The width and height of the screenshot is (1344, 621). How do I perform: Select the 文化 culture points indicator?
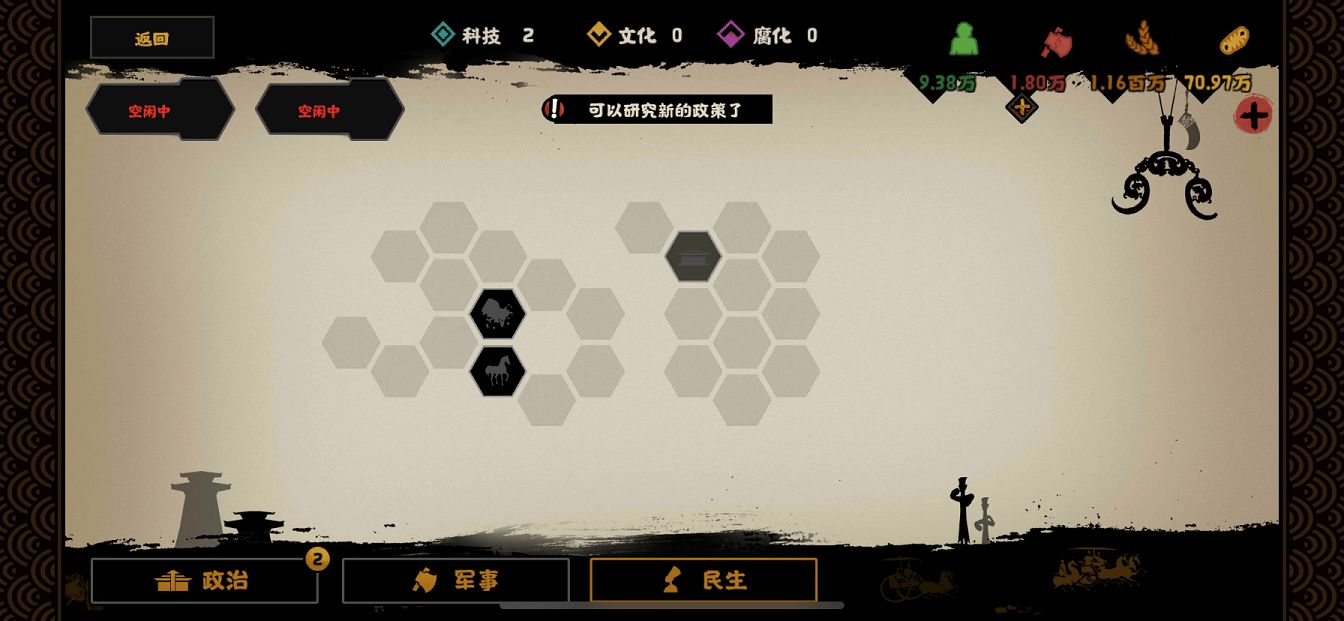pos(635,36)
